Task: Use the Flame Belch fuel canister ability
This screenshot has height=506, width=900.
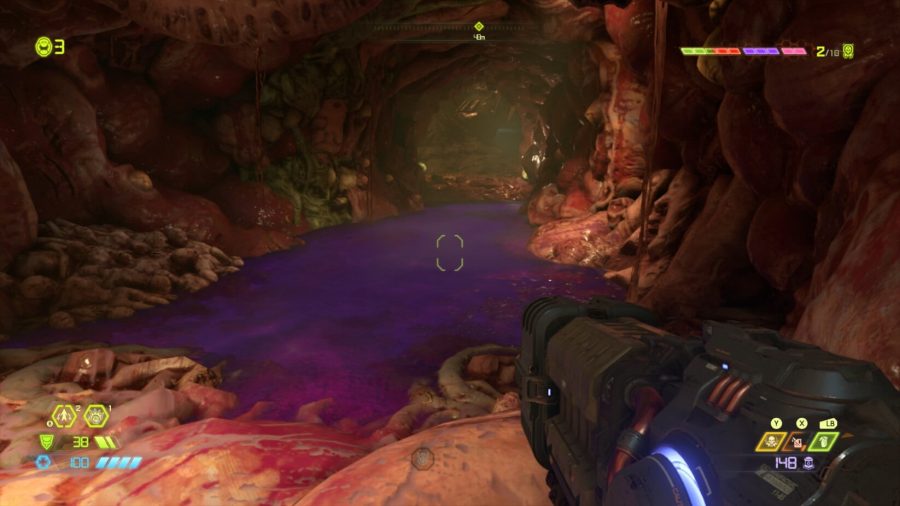Action: tap(799, 440)
